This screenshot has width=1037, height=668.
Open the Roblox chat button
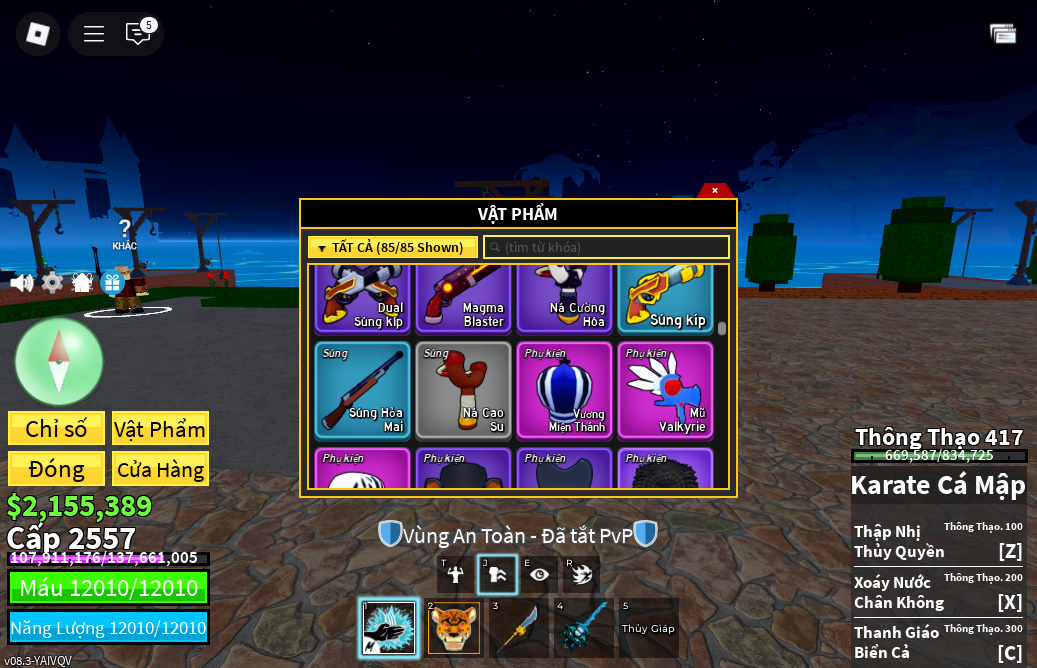coord(138,33)
